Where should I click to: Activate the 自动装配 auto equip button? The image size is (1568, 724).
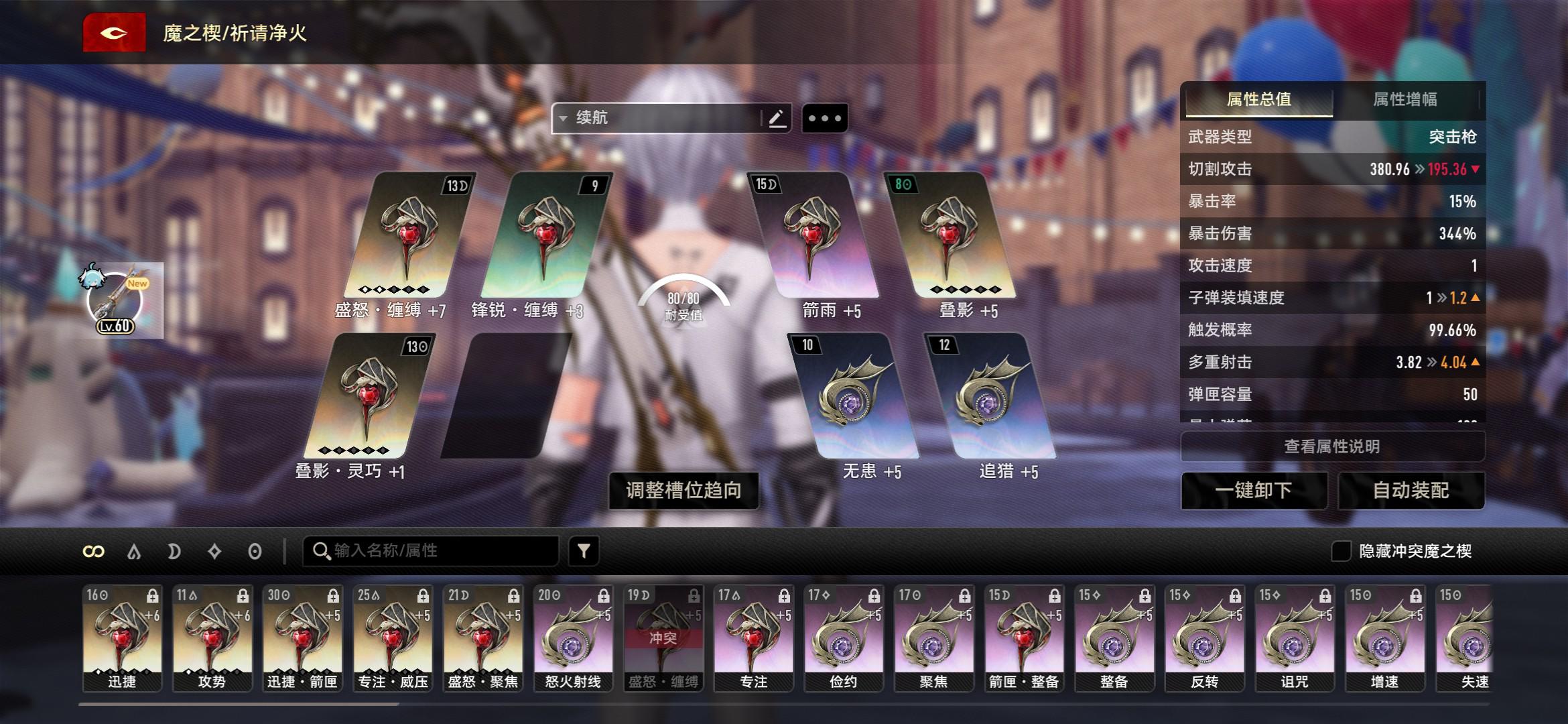(1411, 490)
